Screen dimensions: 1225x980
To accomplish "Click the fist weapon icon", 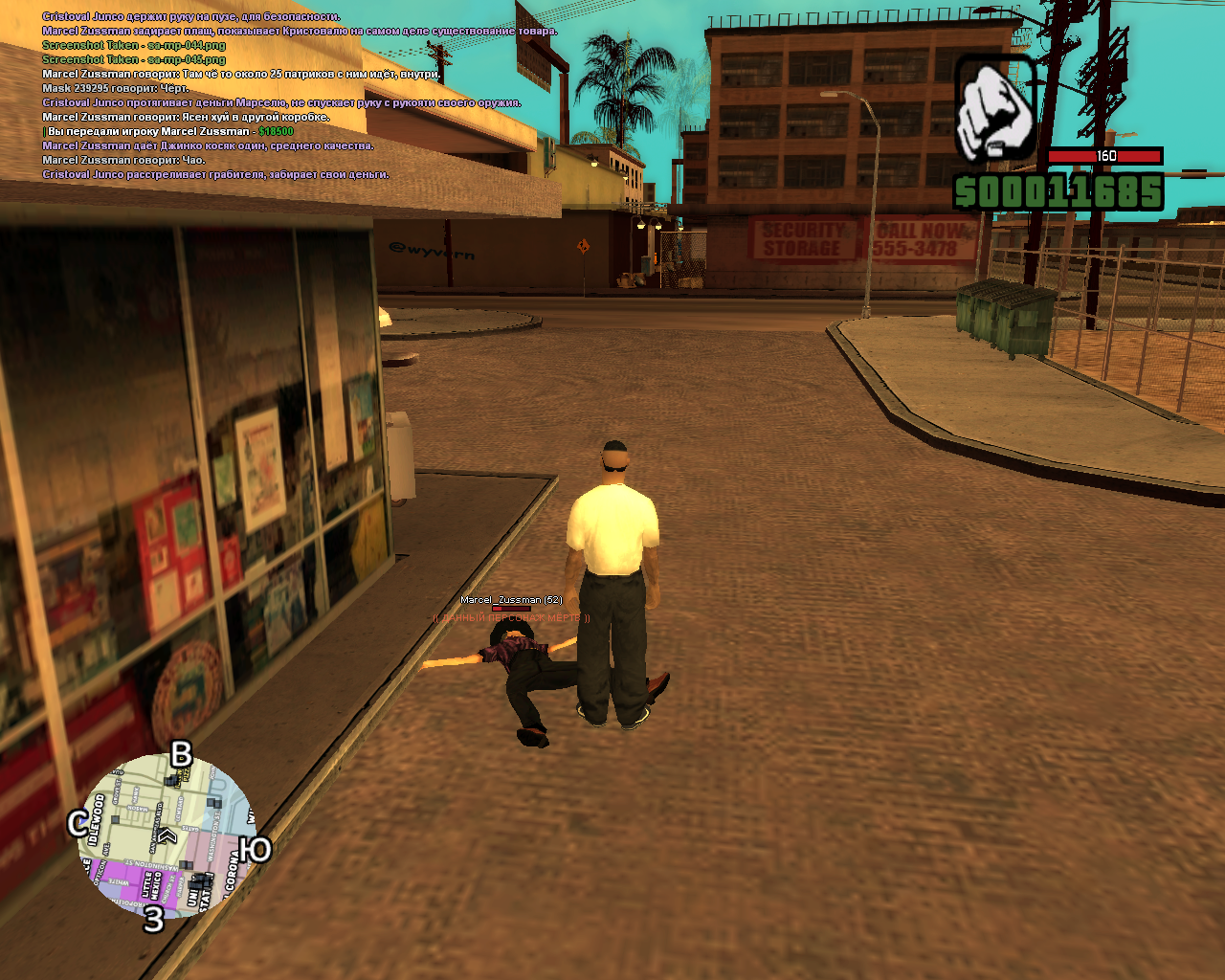I will 995,107.
